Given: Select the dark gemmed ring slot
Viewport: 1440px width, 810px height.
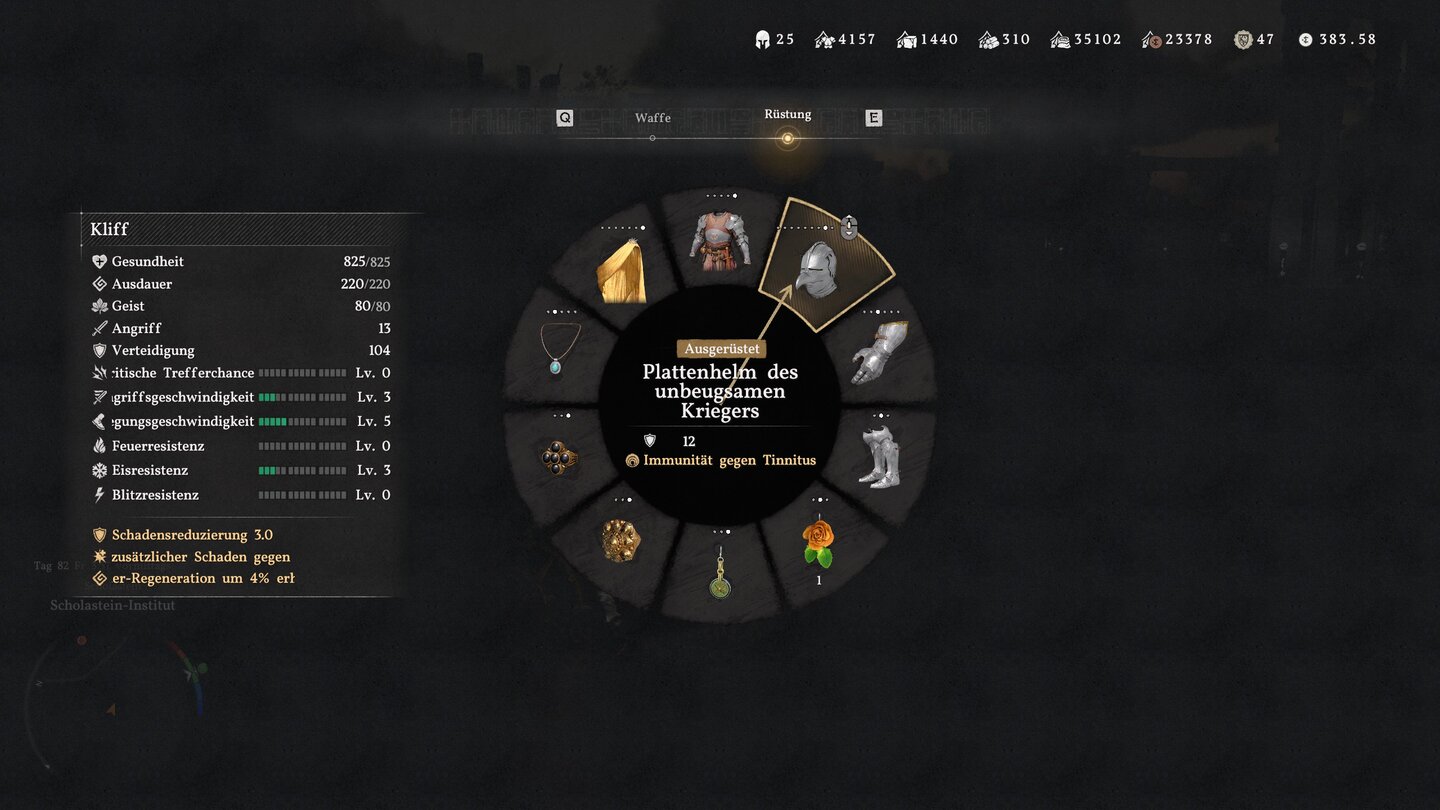Looking at the screenshot, I should (x=560, y=458).
